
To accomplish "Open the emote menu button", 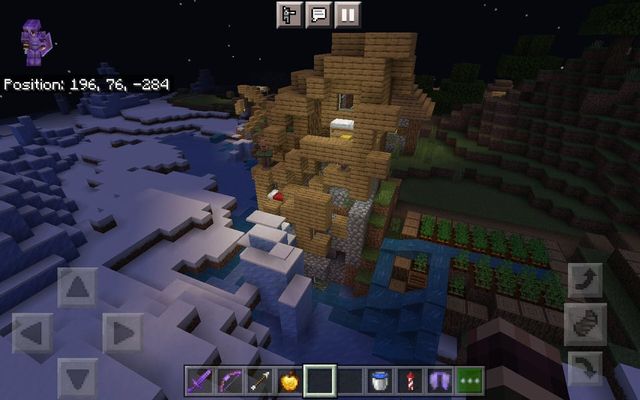I will click(291, 14).
